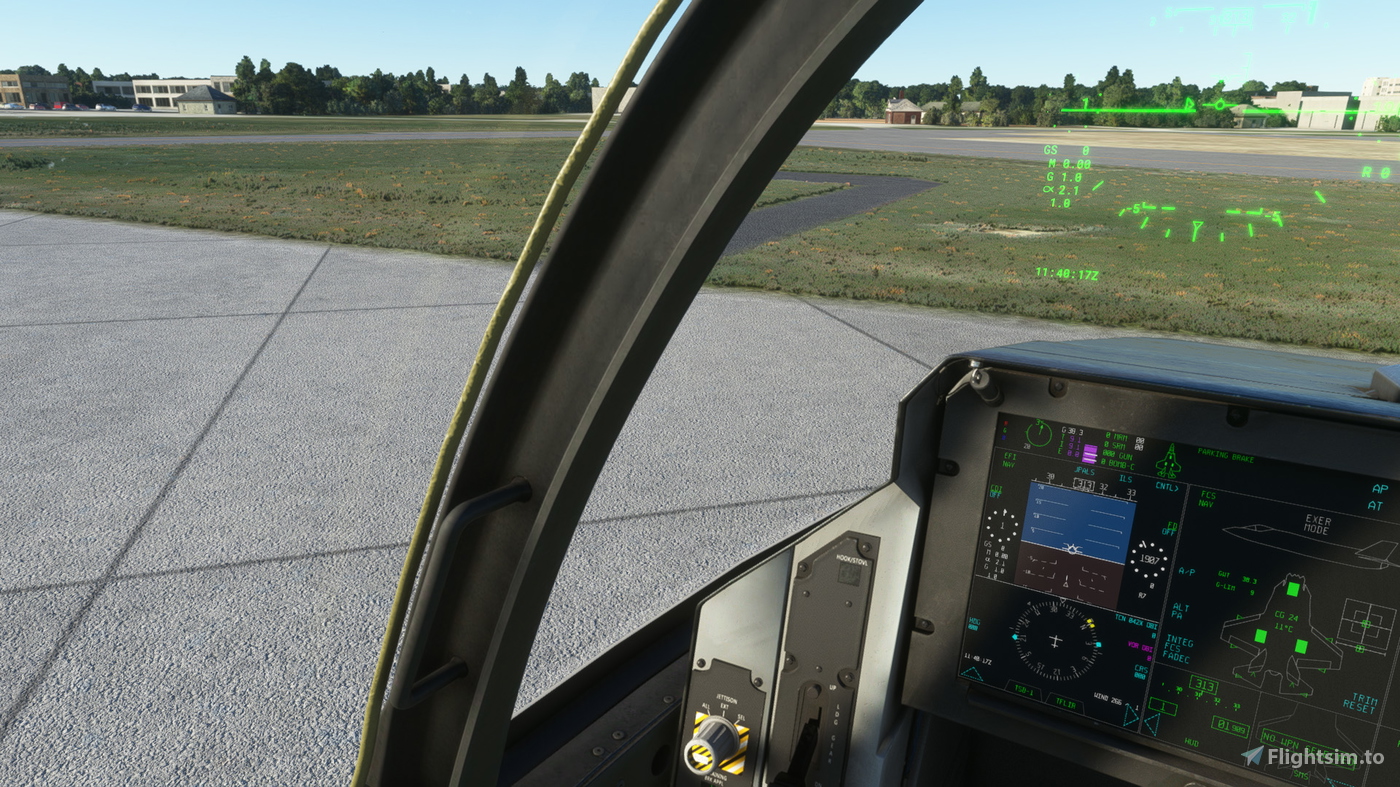Switch to the TSD-1 tab

(x=1025, y=688)
